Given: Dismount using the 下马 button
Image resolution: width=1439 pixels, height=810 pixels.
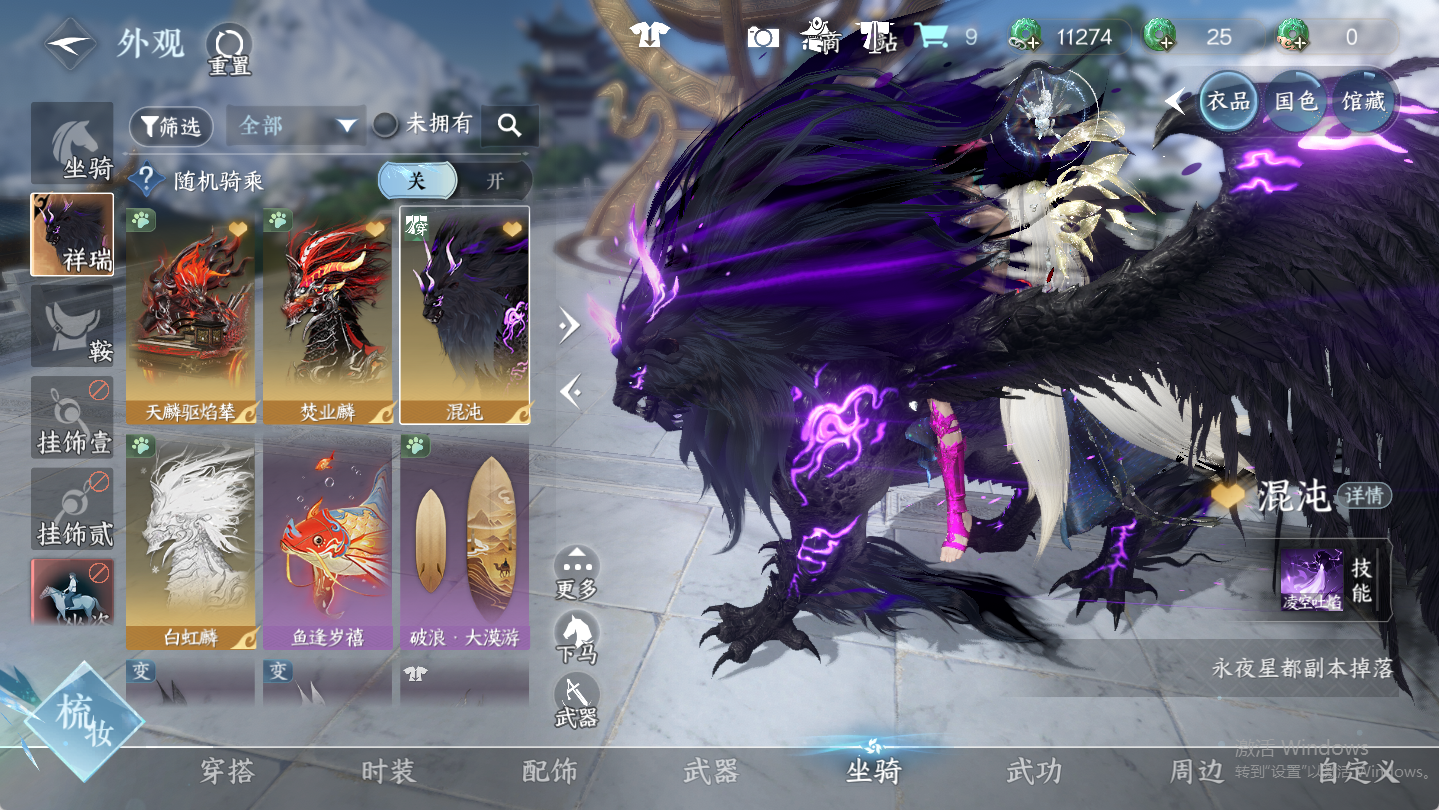Looking at the screenshot, I should [577, 637].
